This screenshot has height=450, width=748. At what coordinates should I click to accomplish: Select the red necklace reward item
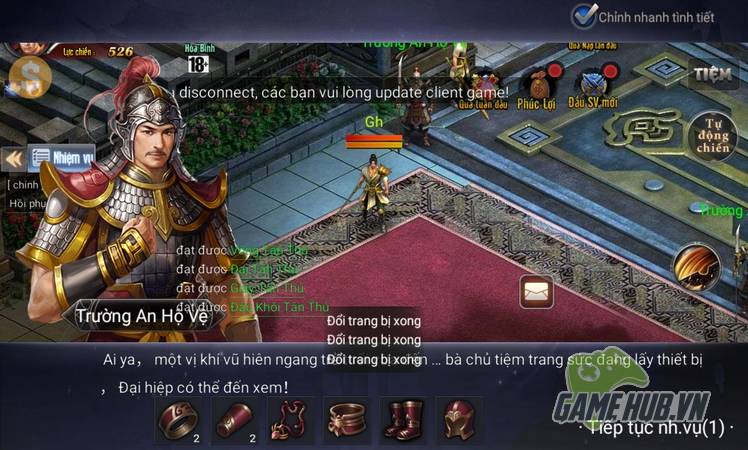click(x=291, y=418)
